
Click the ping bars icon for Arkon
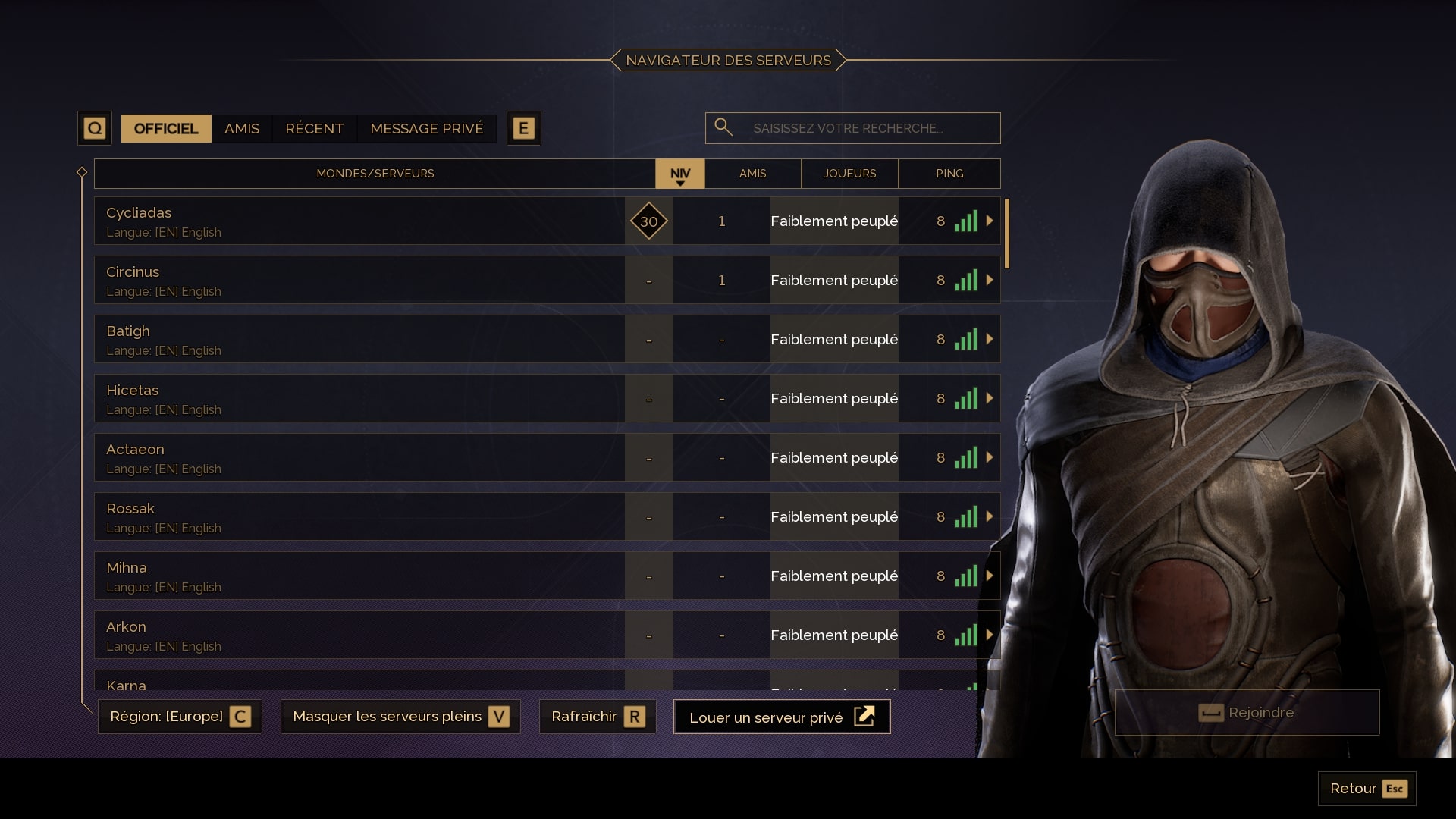pos(966,635)
